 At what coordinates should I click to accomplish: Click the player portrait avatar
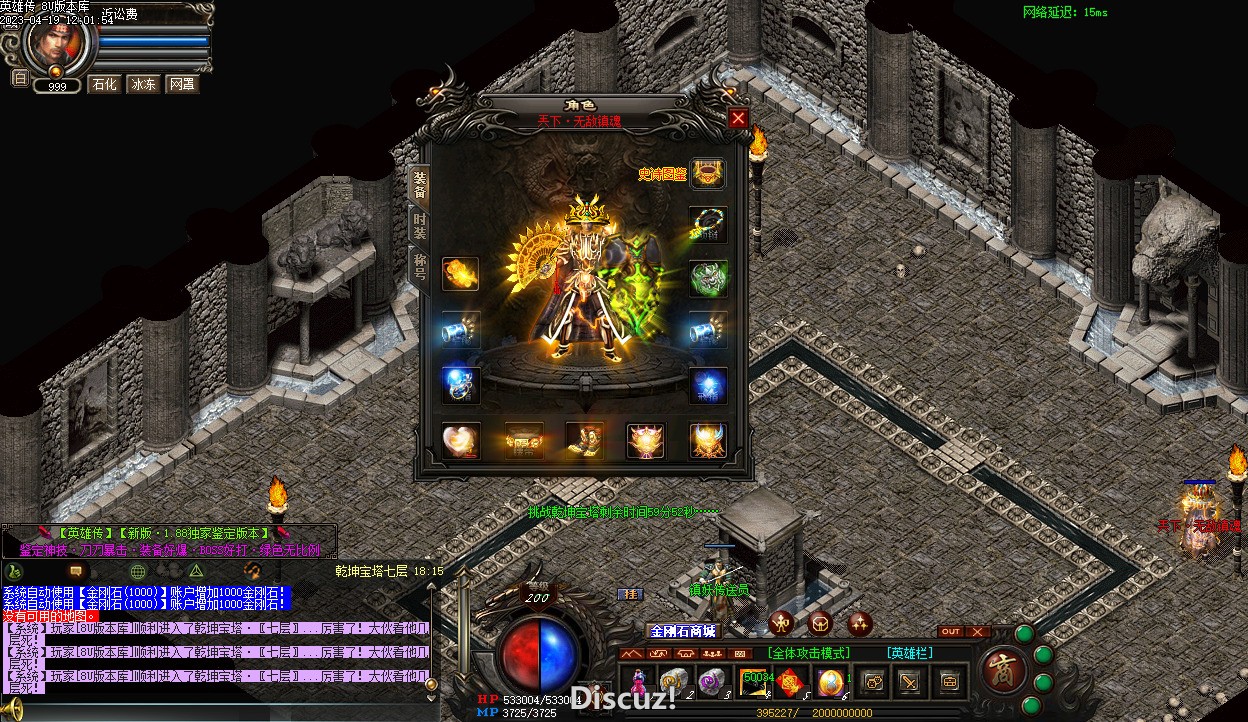pos(55,42)
